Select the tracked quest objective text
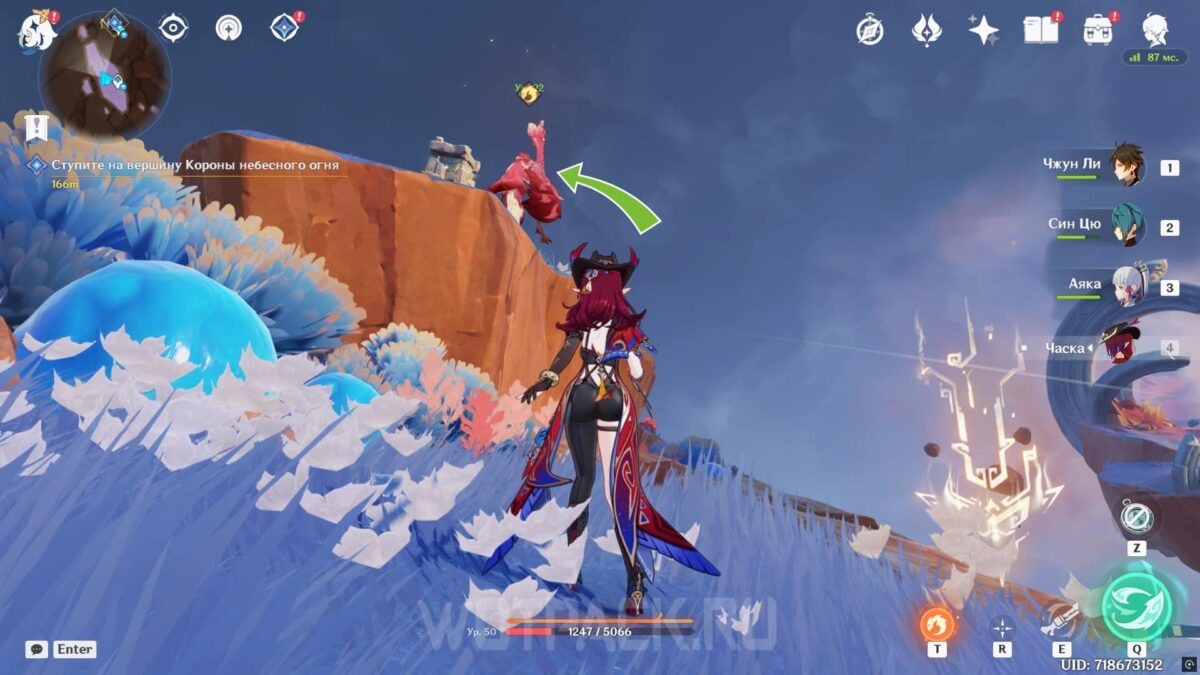The height and width of the screenshot is (675, 1200). [195, 165]
